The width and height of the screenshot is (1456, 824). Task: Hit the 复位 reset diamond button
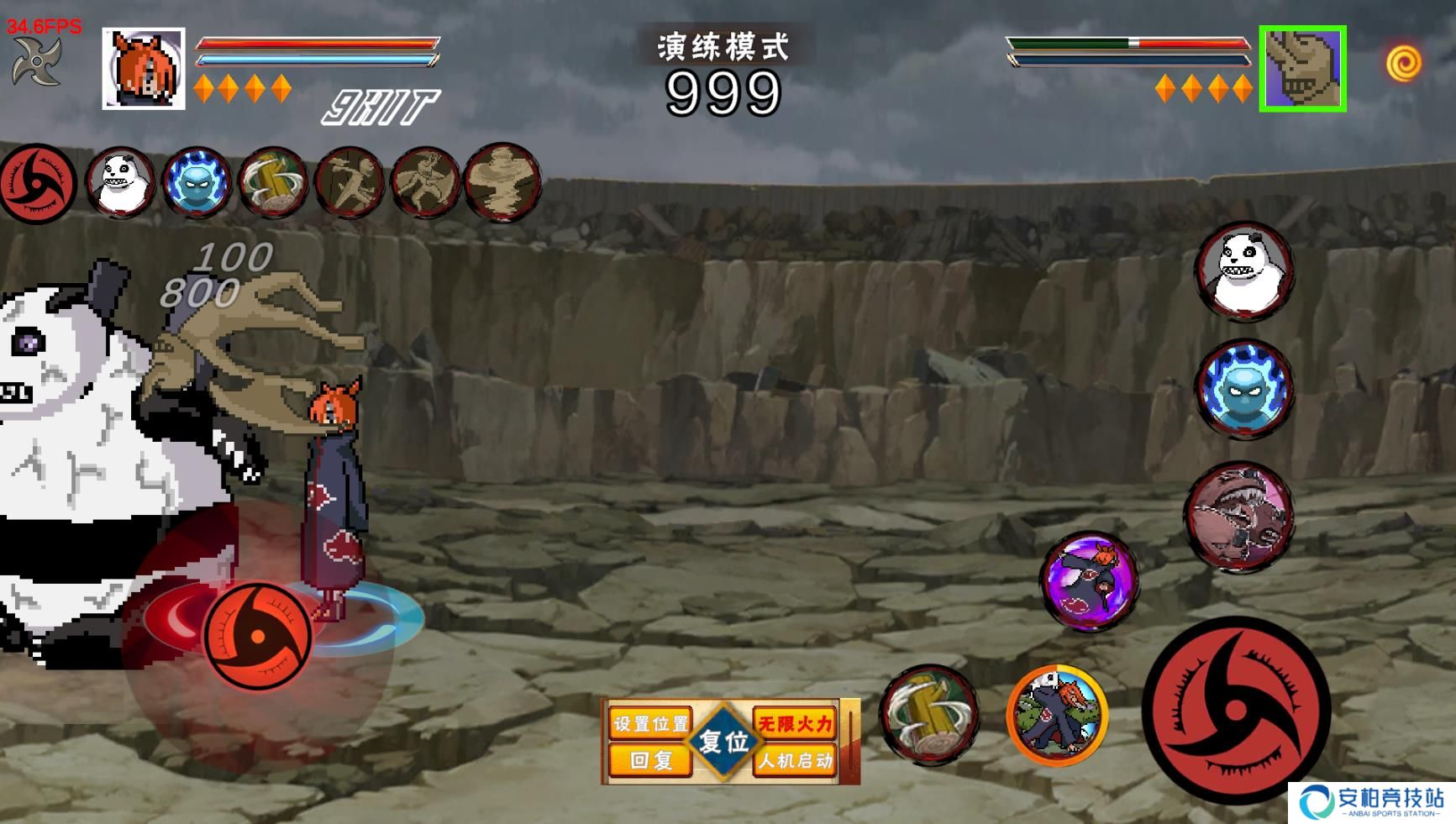[x=723, y=742]
